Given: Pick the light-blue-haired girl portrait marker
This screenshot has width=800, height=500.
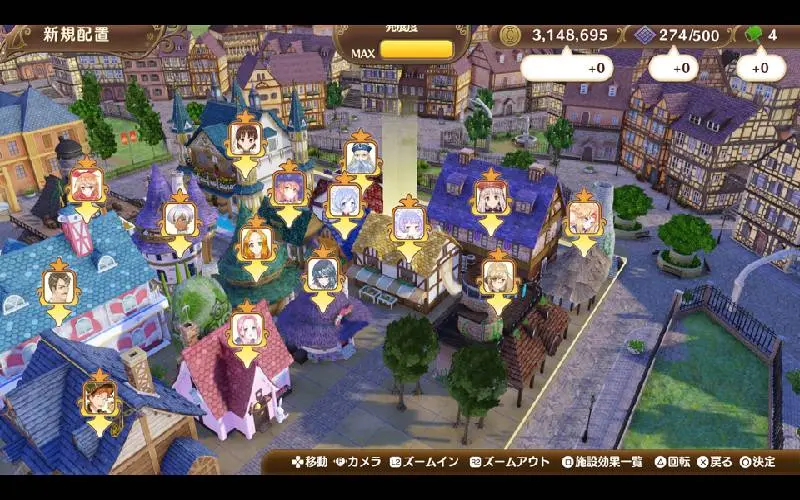Looking at the screenshot, I should [x=343, y=200].
